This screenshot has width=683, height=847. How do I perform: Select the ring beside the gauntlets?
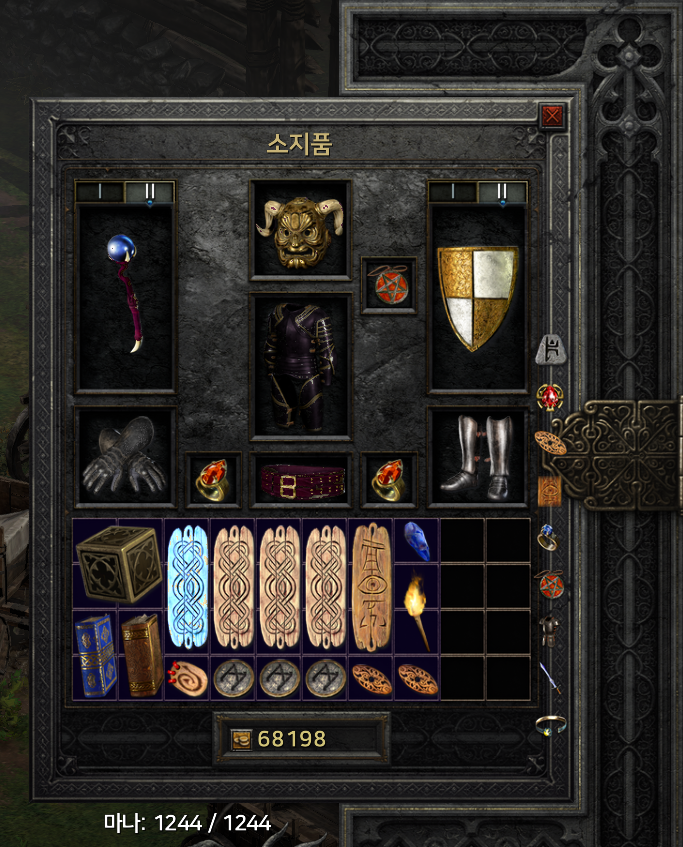tap(212, 480)
